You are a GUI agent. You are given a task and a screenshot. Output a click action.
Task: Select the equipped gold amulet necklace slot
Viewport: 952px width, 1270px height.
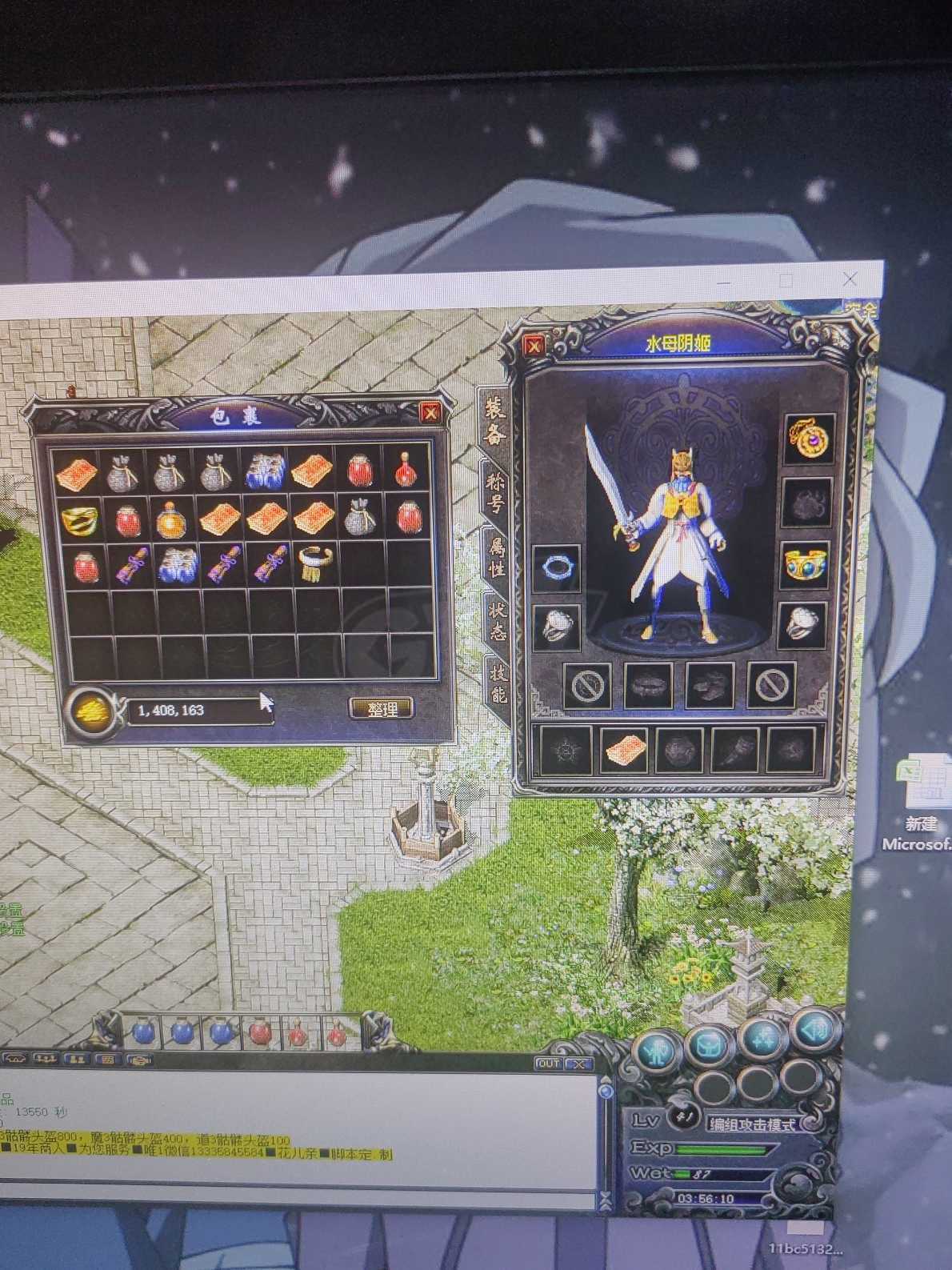tap(808, 439)
